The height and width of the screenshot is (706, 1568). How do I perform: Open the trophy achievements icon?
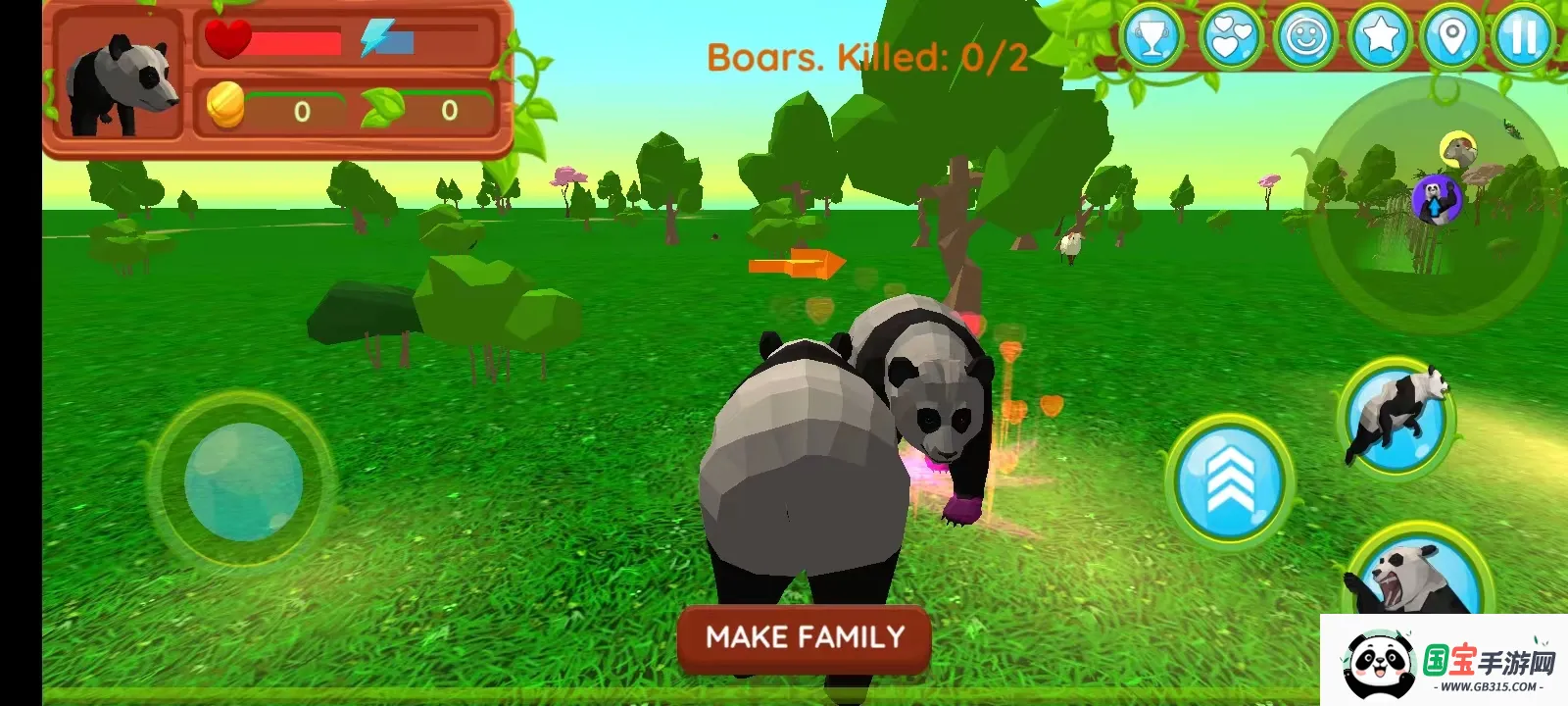[x=1152, y=39]
